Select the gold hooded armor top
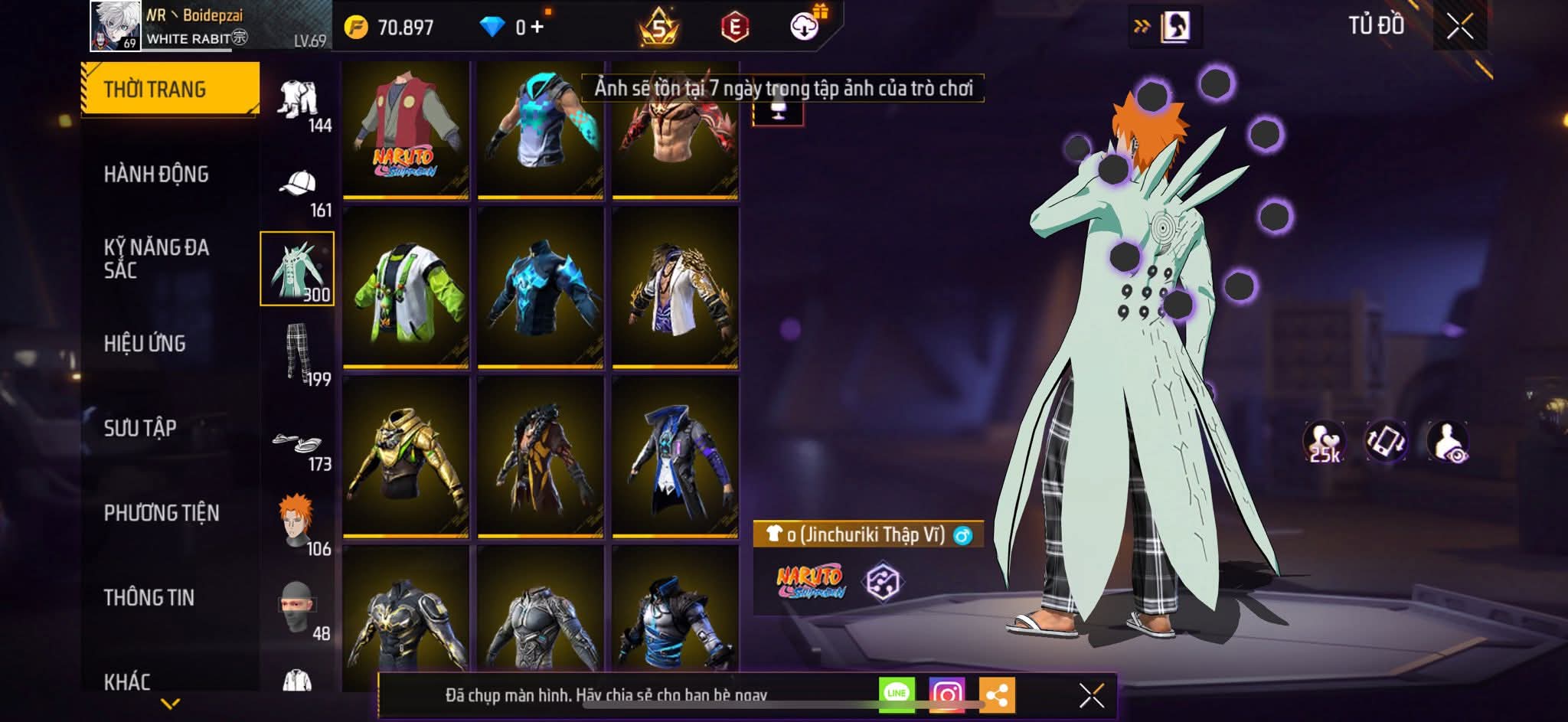 (x=406, y=458)
